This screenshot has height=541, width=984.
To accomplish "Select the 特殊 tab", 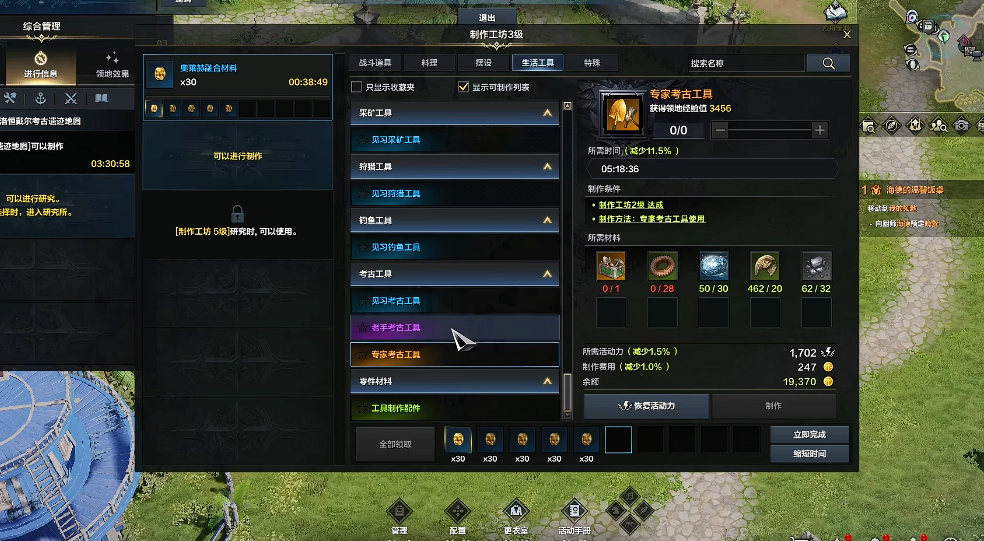I will [592, 63].
